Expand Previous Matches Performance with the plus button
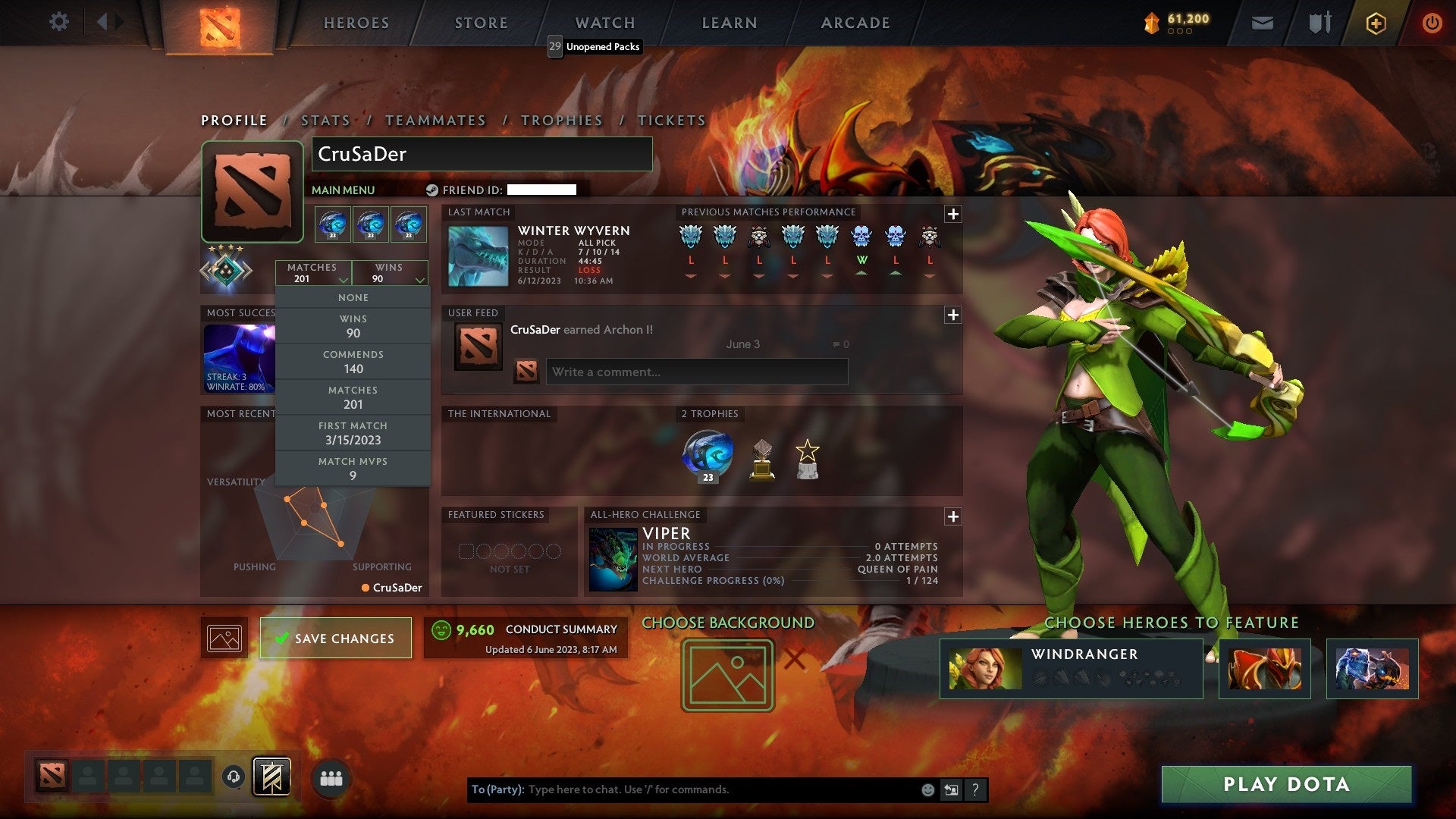The width and height of the screenshot is (1456, 819). click(x=953, y=215)
